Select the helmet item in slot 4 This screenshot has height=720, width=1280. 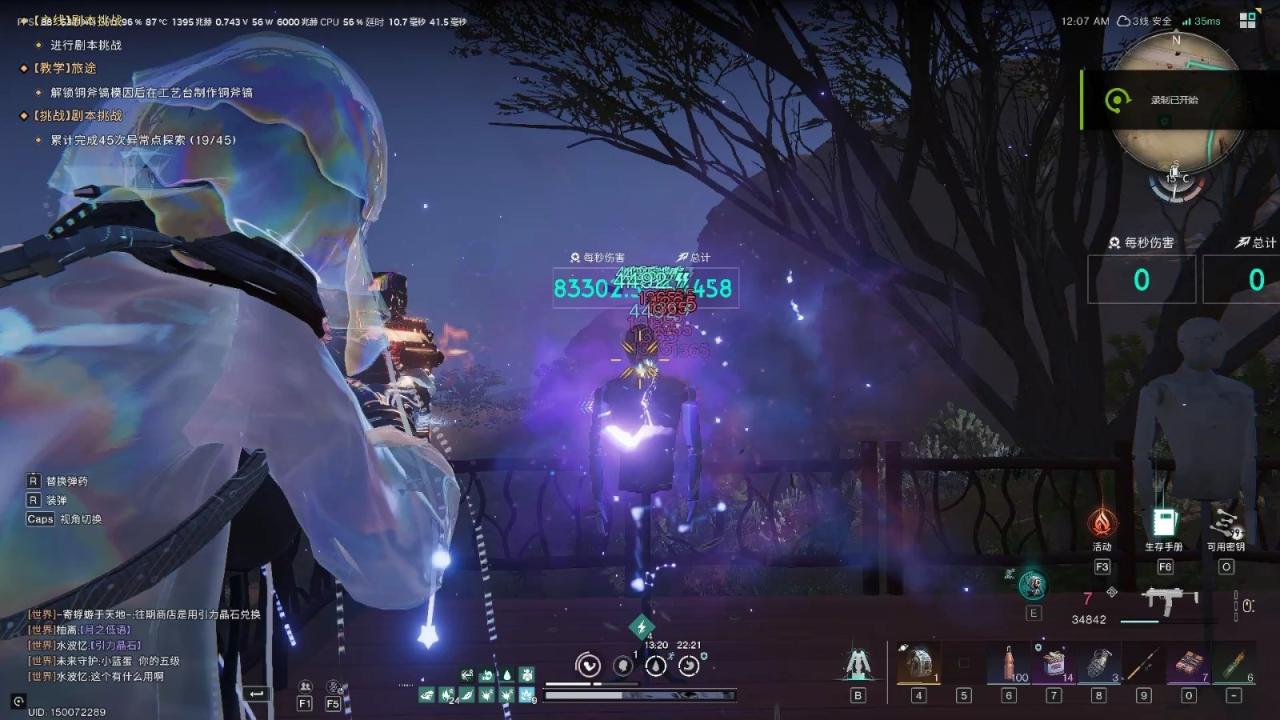(918, 663)
